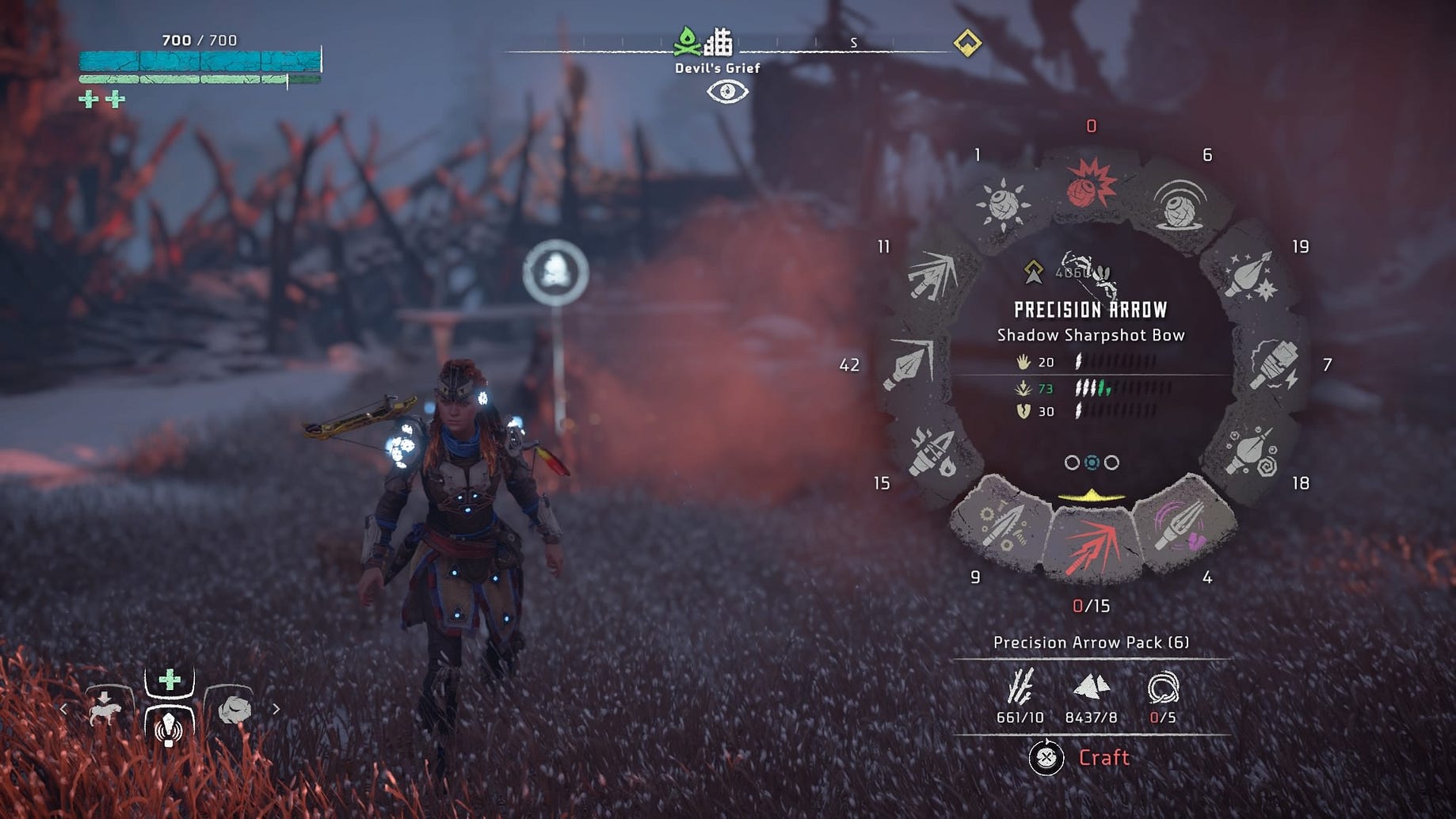Choose the Shock Arrow lightning slot
Viewport: 1456px width, 819px height.
1273,364
